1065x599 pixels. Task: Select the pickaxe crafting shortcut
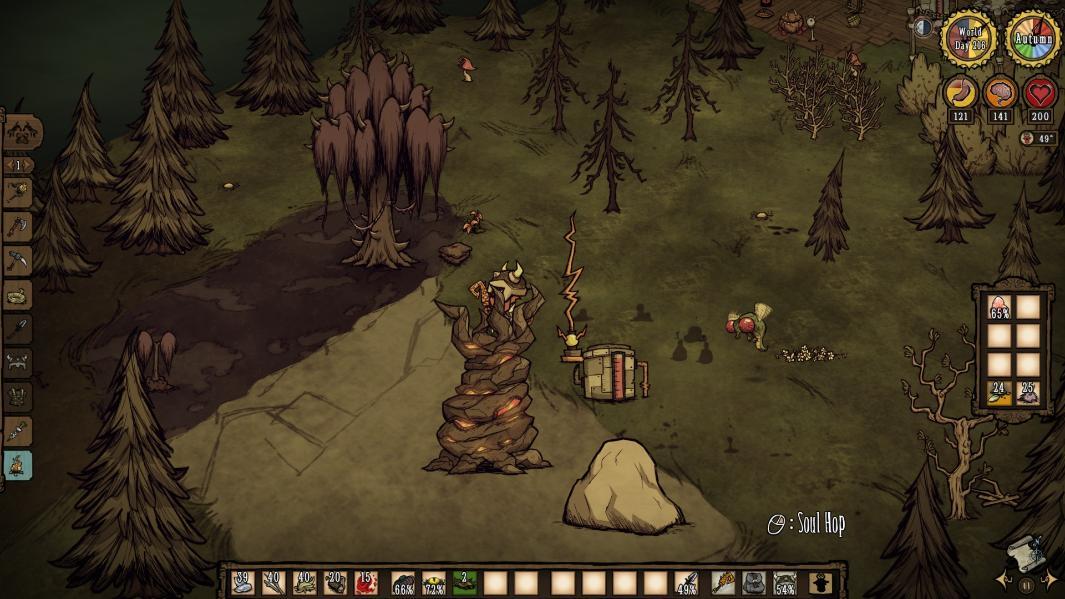pyautogui.click(x=19, y=261)
